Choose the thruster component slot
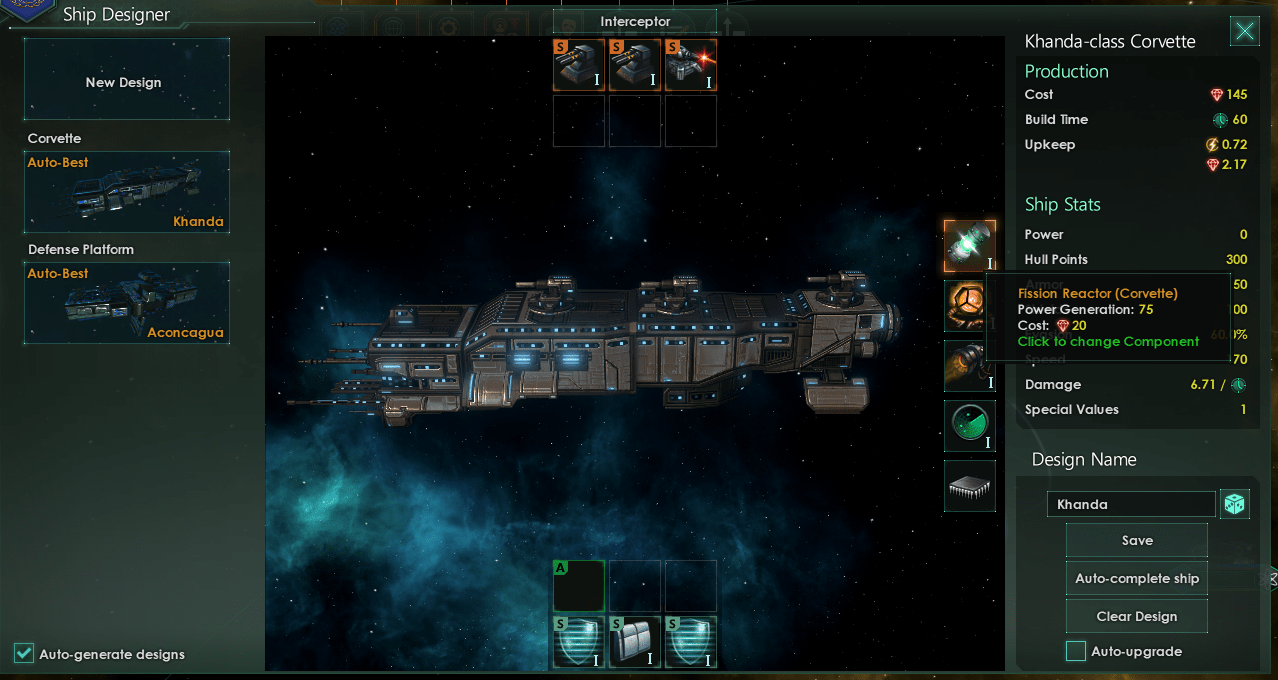Viewport: 1278px width, 680px height. coord(969,366)
